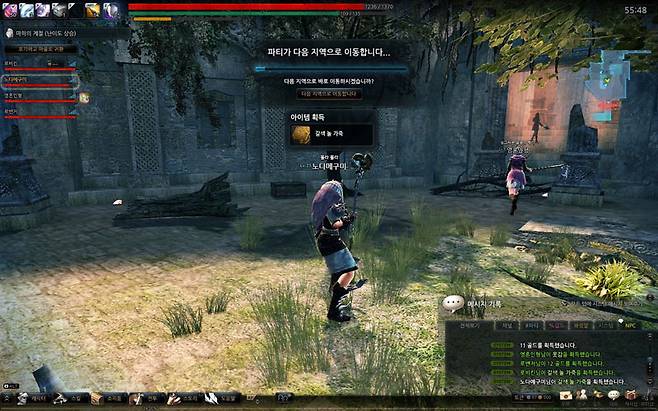Switch to the NPC chat tab
Screen dimensions: 658x411
tap(629, 325)
